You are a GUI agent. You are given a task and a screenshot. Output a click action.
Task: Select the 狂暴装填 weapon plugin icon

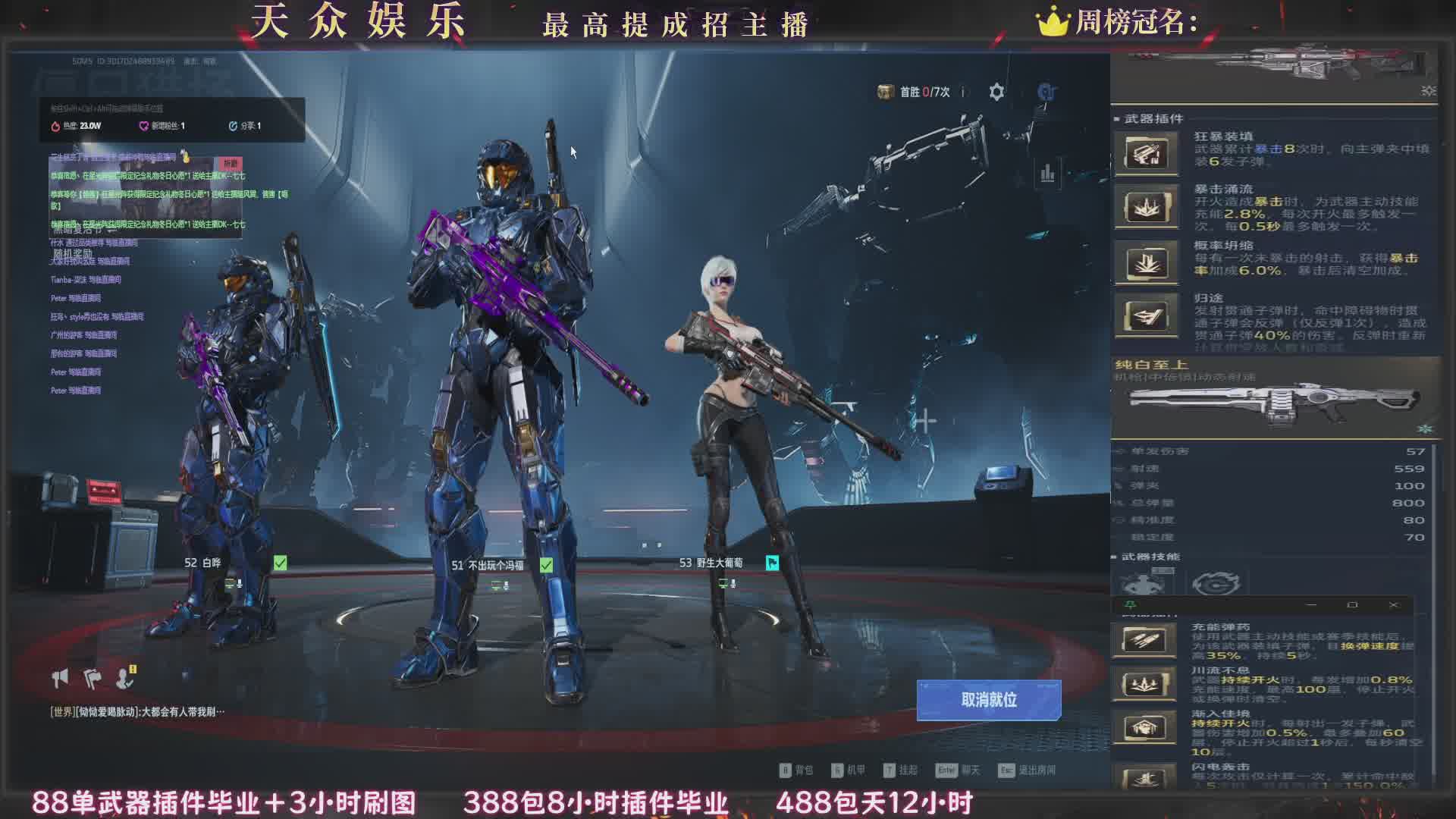tap(1147, 154)
